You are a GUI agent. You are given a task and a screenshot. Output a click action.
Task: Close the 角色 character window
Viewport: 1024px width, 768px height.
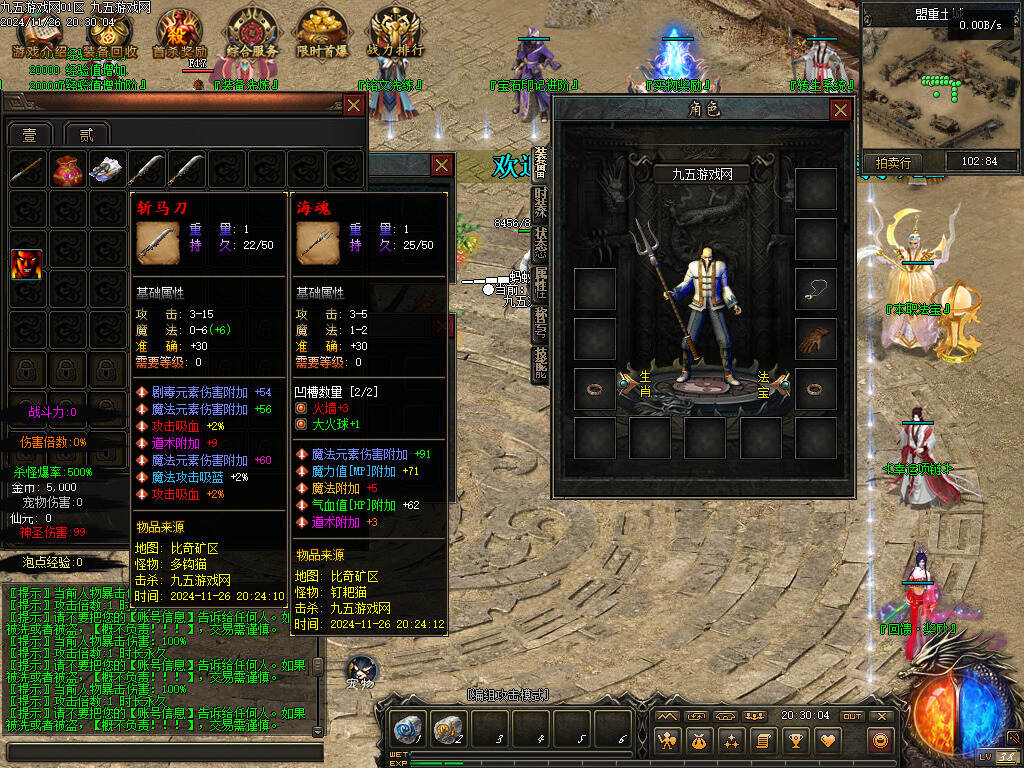[843, 109]
